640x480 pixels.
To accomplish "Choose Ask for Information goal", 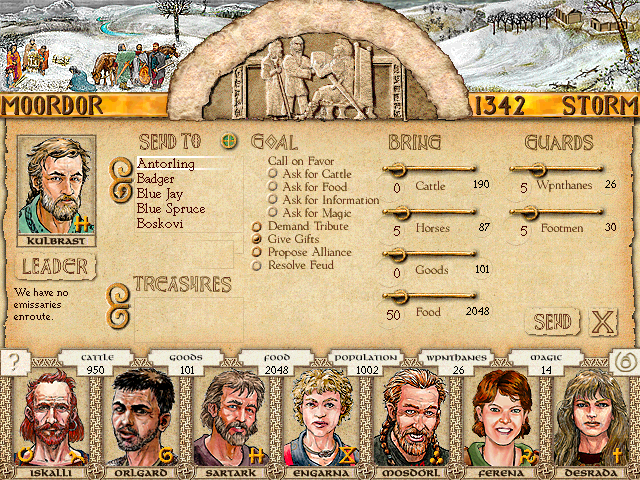I will click(273, 199).
